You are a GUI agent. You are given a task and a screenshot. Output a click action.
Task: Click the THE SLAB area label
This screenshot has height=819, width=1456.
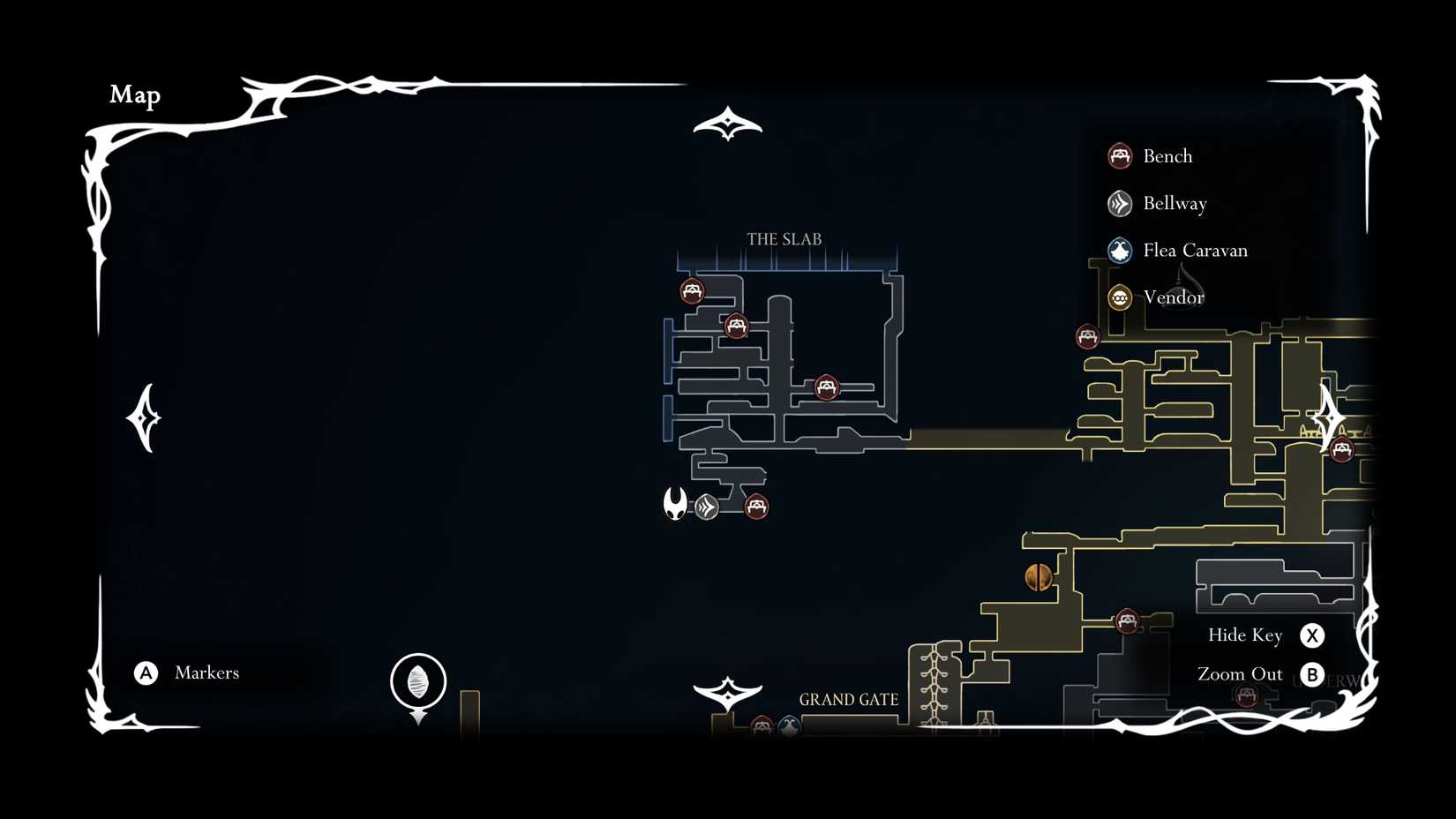coord(784,238)
